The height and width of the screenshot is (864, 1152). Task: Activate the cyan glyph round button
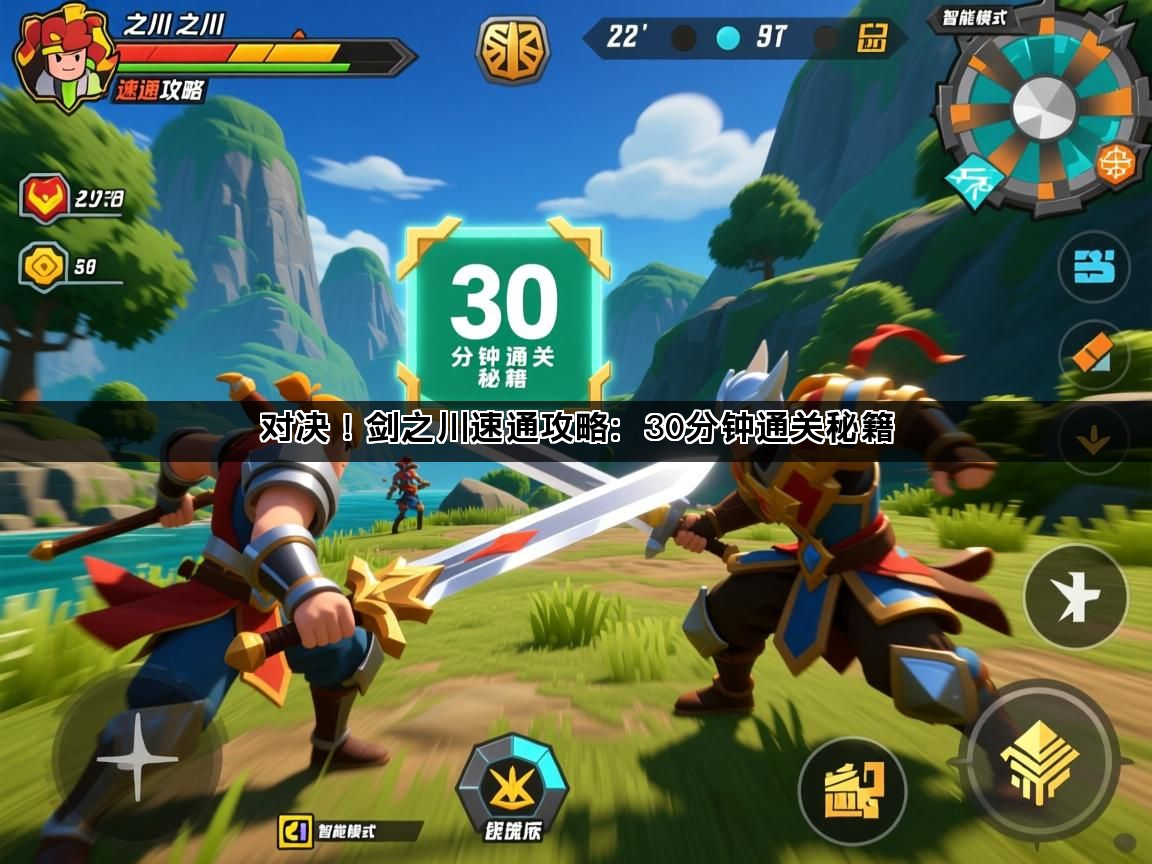[1093, 266]
